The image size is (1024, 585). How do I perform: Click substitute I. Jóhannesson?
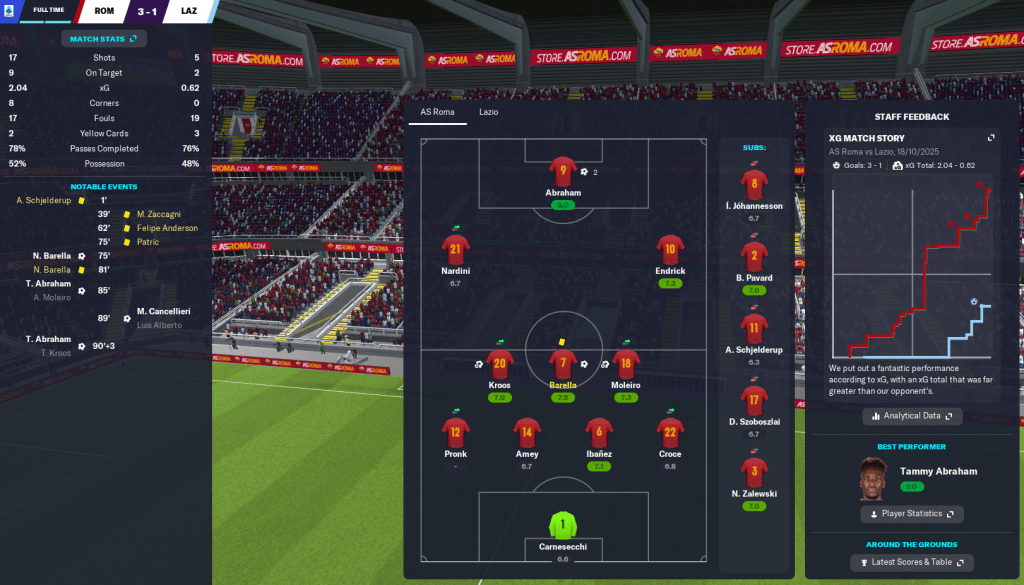754,185
